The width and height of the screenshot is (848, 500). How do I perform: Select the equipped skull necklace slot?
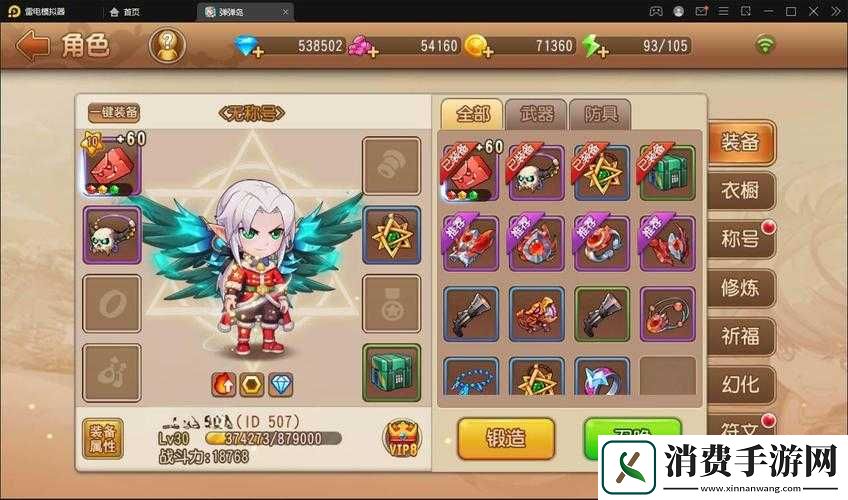[x=111, y=234]
